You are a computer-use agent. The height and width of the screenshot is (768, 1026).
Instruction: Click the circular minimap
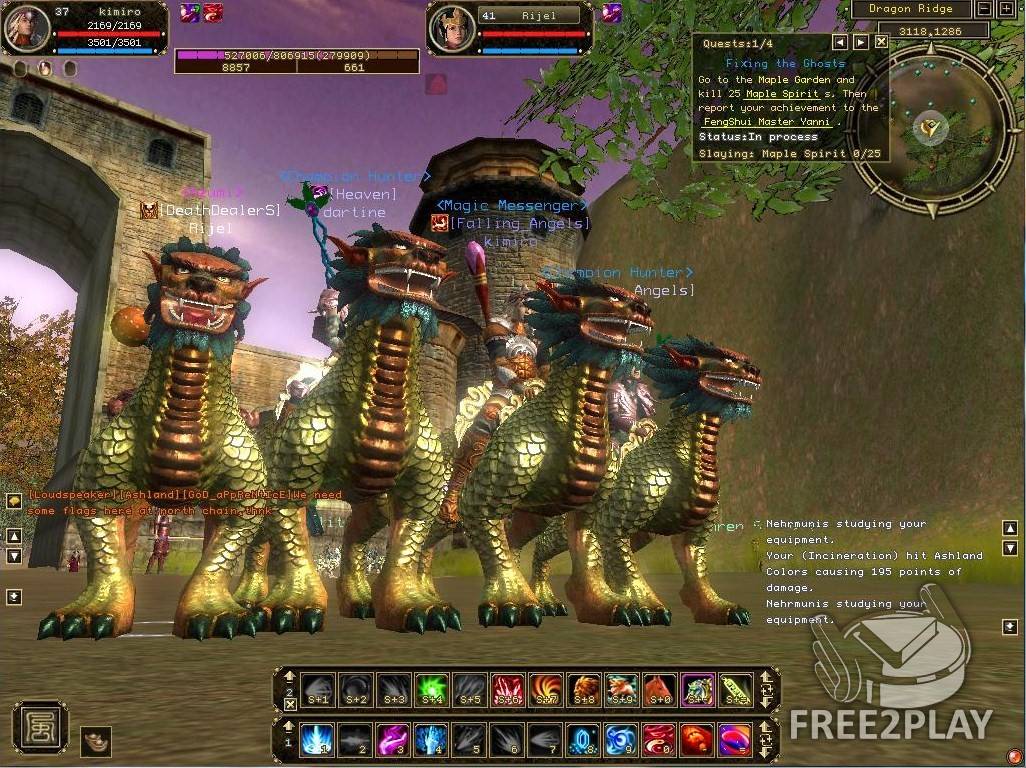pyautogui.click(x=932, y=128)
